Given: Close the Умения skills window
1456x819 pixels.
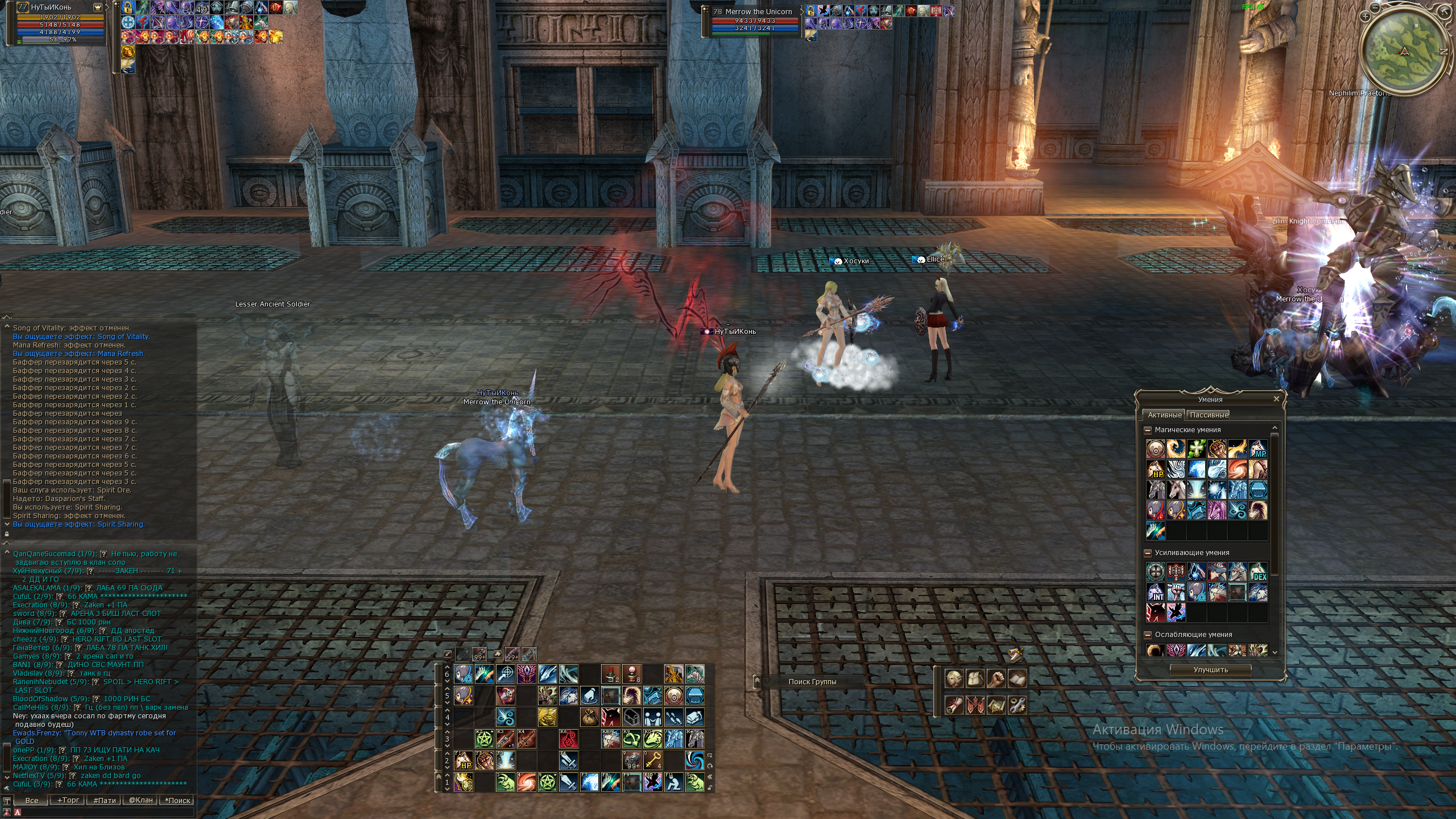Looking at the screenshot, I should 1276,399.
